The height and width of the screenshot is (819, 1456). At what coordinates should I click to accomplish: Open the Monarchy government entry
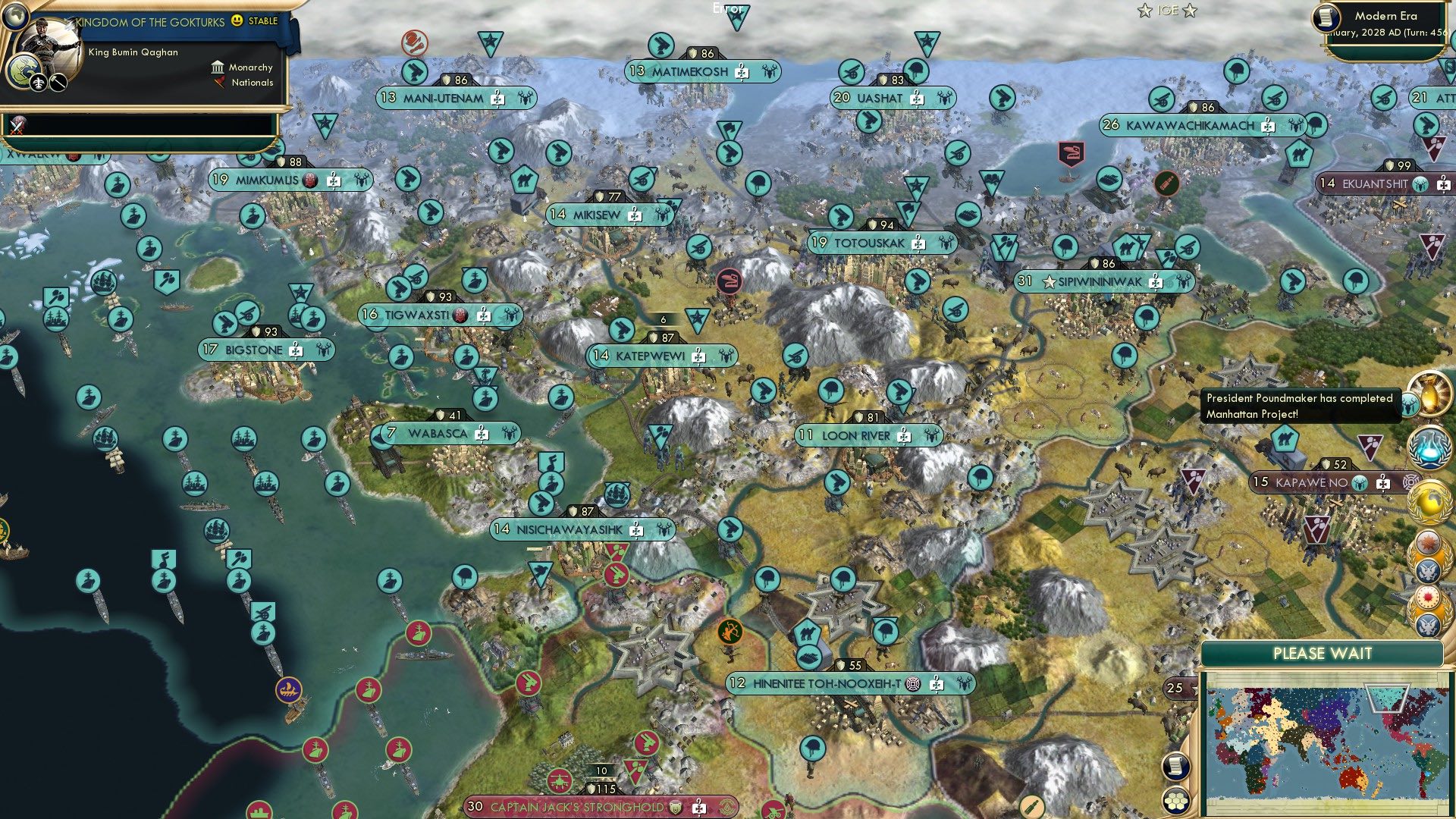243,67
